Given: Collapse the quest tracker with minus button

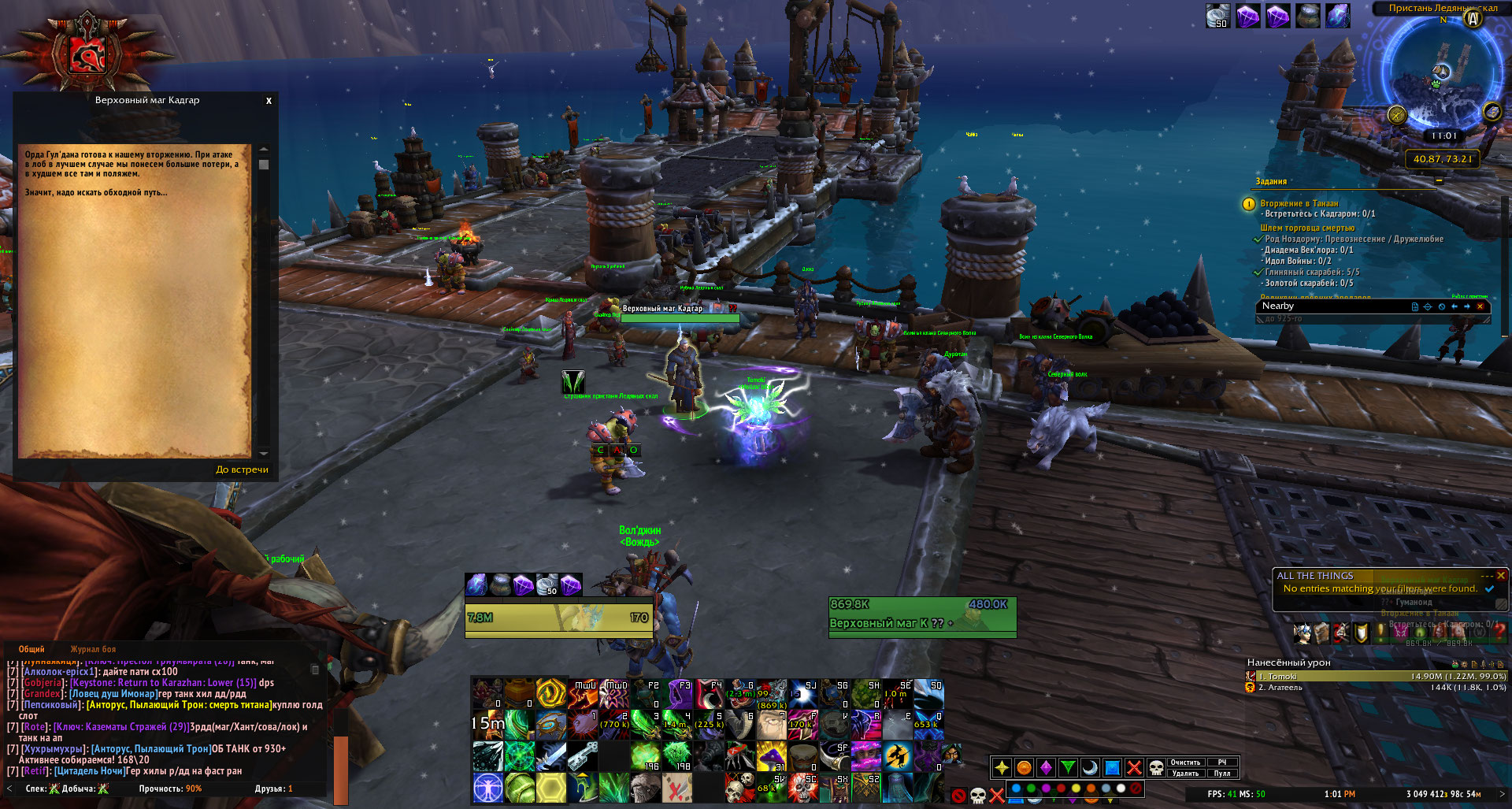Looking at the screenshot, I should coord(1439,181).
